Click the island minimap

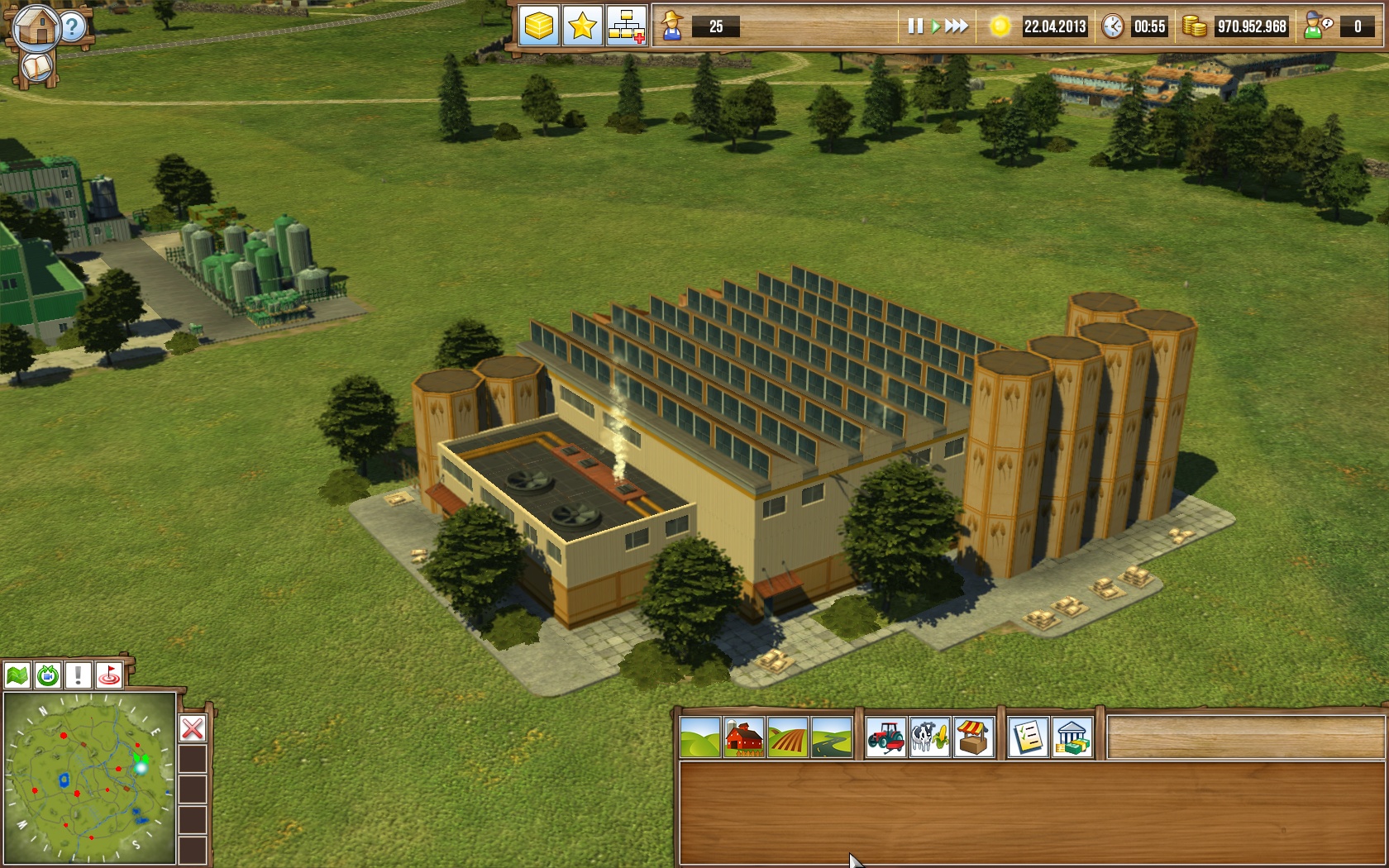coord(89,778)
